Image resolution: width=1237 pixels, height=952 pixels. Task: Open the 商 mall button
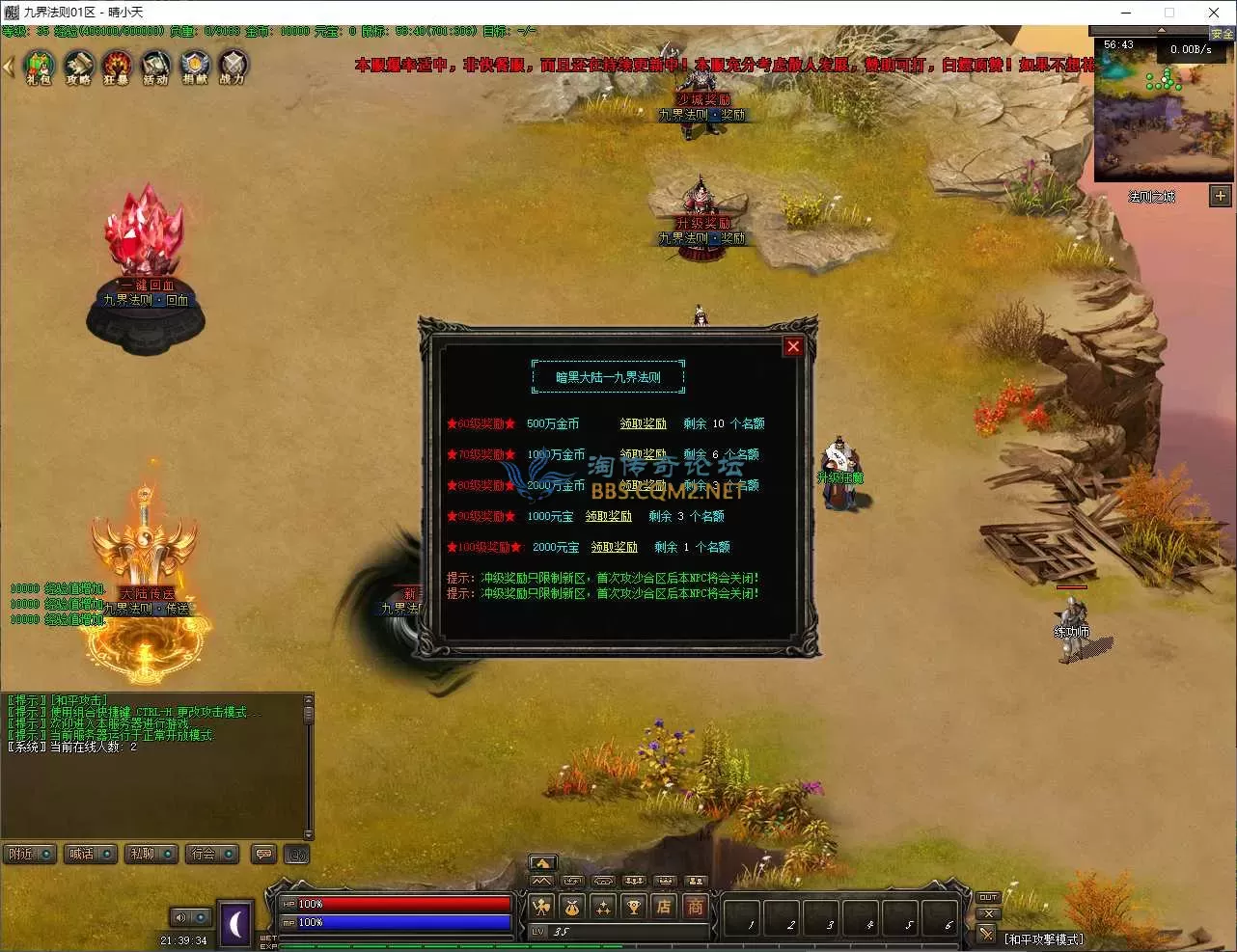click(x=695, y=906)
